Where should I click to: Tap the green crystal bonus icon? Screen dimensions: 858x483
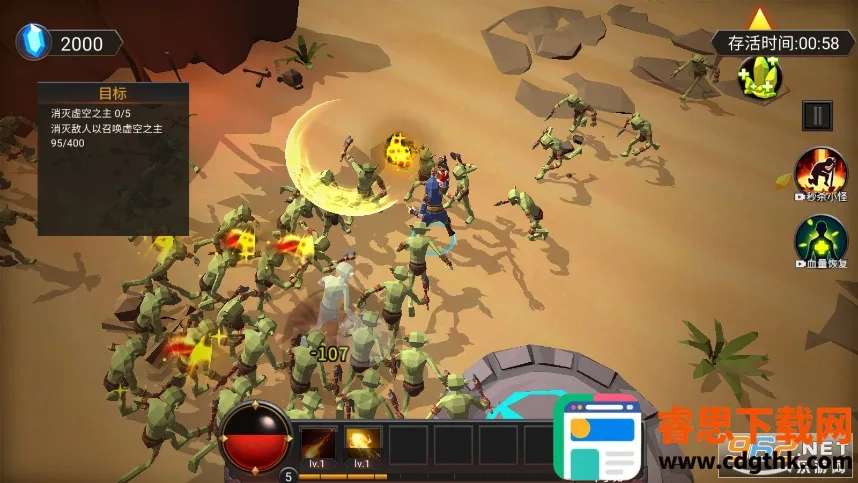coord(761,77)
